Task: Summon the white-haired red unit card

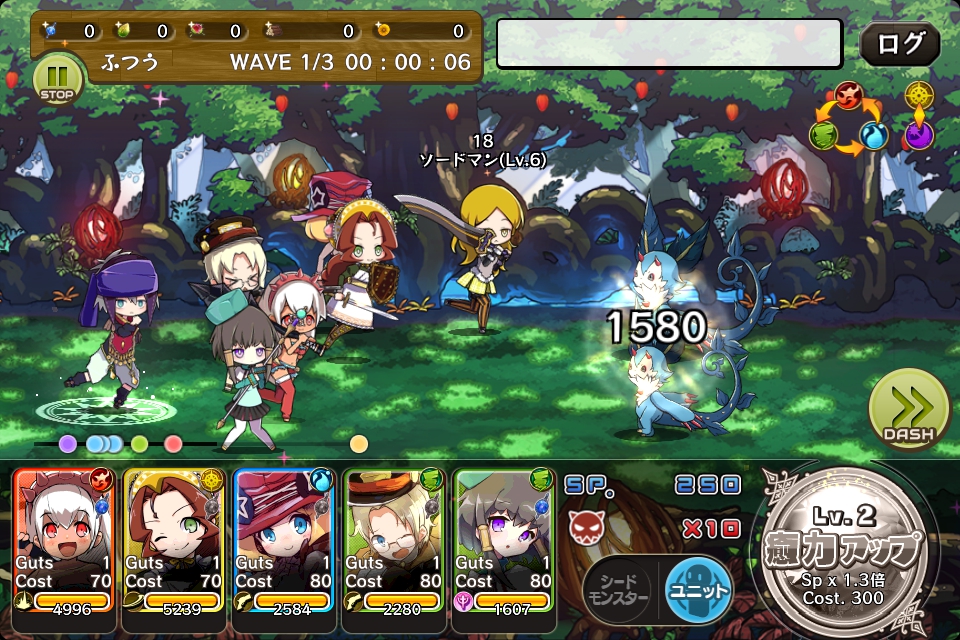Action: point(65,539)
